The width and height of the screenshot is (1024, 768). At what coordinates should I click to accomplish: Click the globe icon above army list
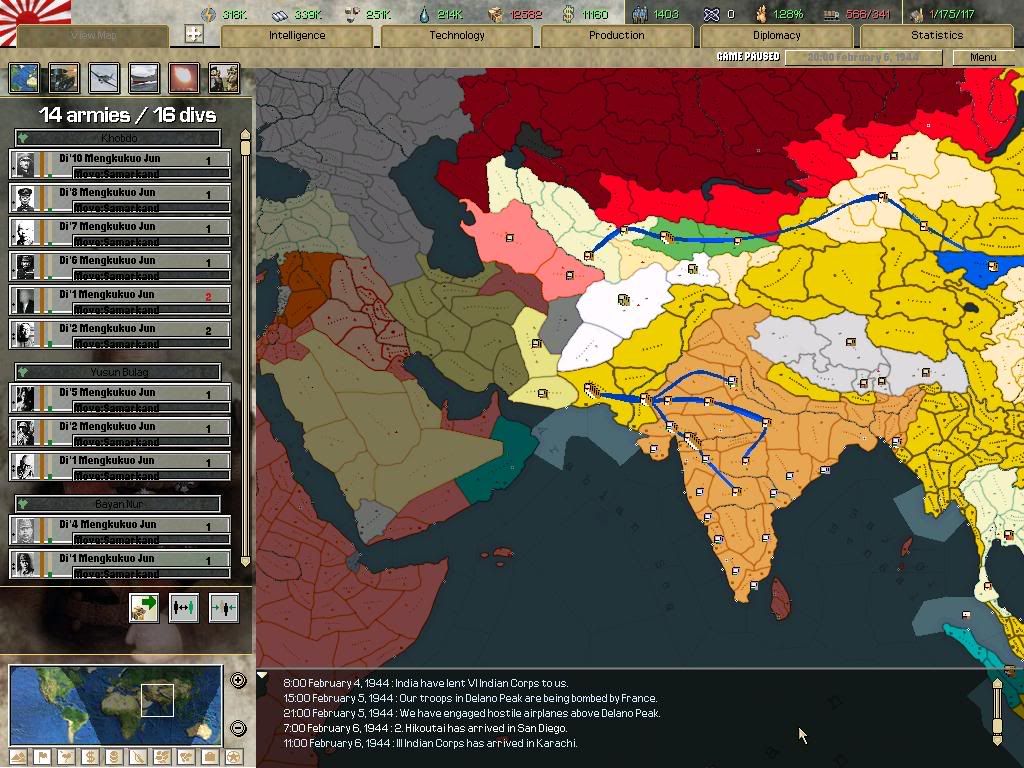(24, 78)
